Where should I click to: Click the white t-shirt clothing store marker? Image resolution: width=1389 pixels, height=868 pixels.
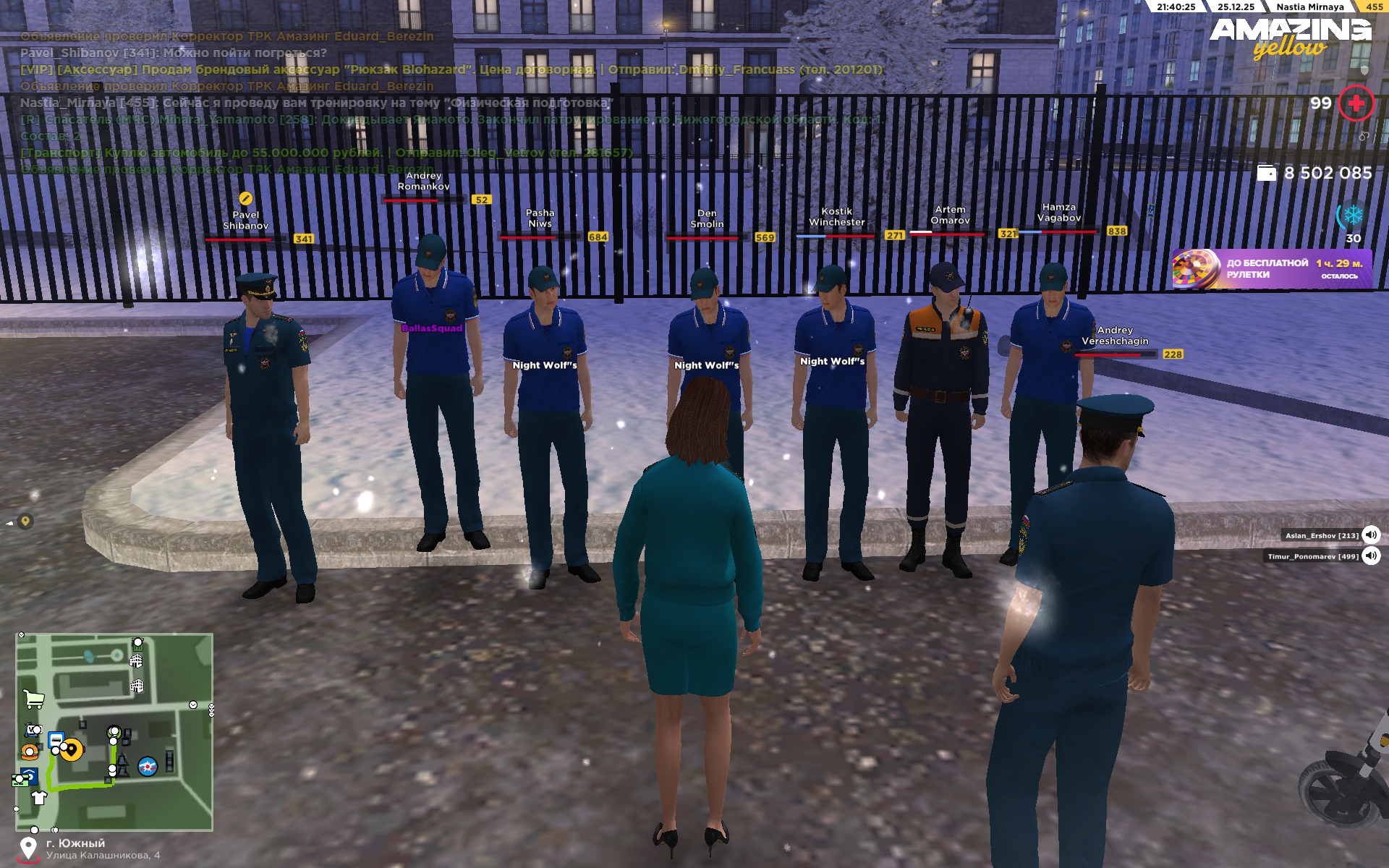coord(39,798)
